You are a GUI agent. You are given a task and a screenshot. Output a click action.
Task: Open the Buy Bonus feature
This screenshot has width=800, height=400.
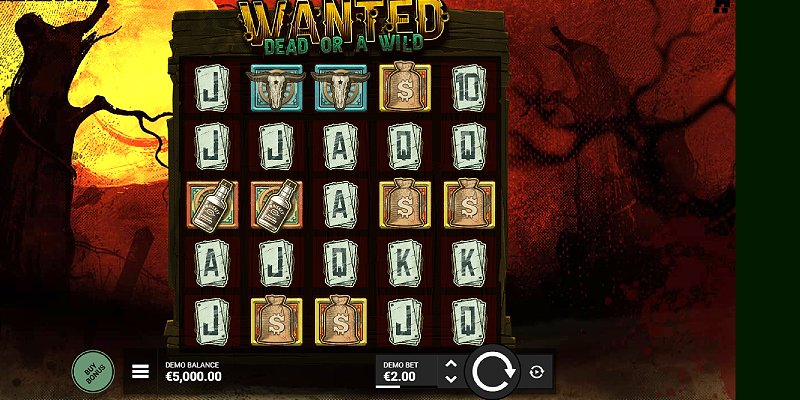[93, 371]
